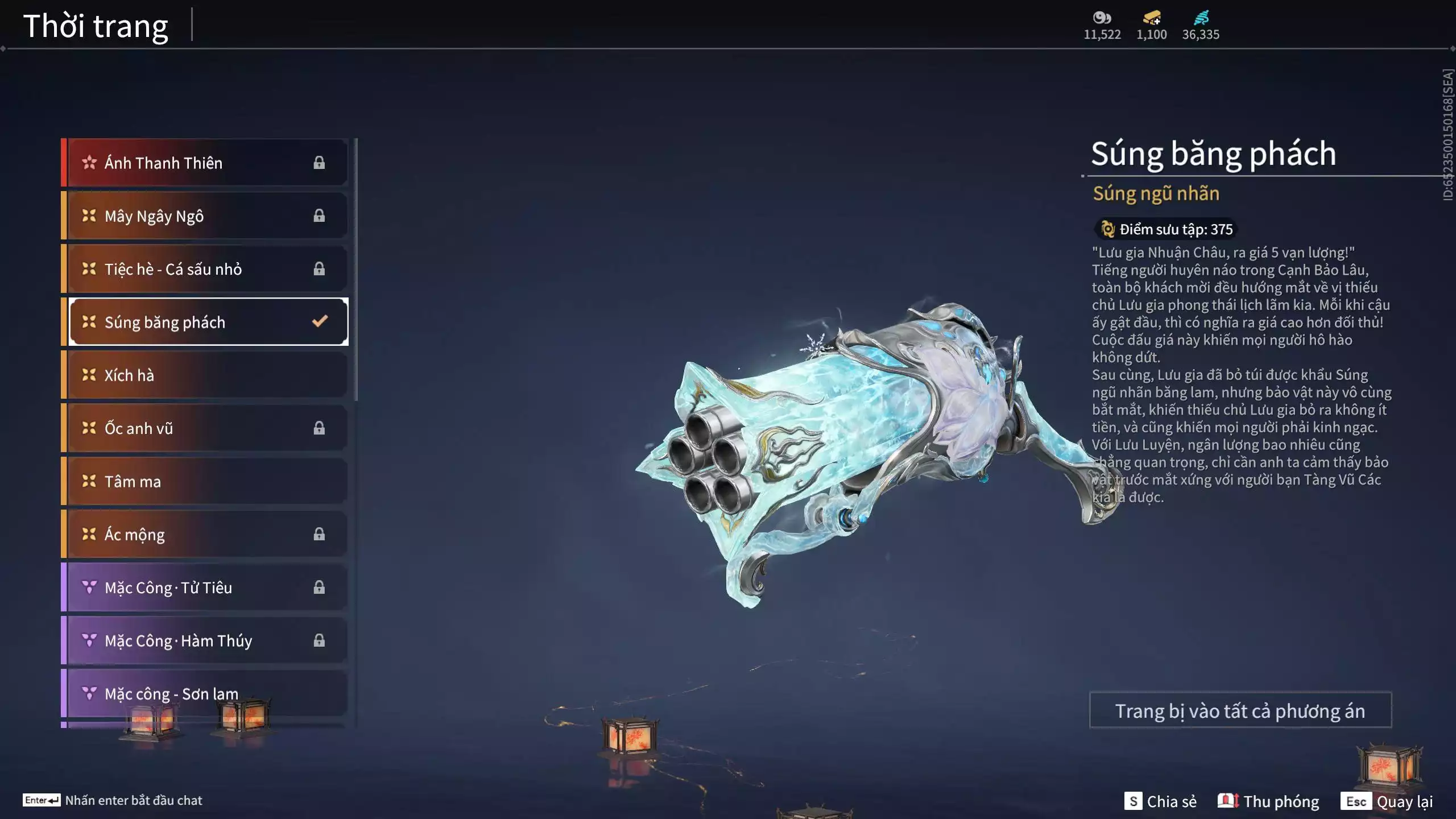Go back with Quay lại
The image size is (1456, 819).
click(1387, 801)
